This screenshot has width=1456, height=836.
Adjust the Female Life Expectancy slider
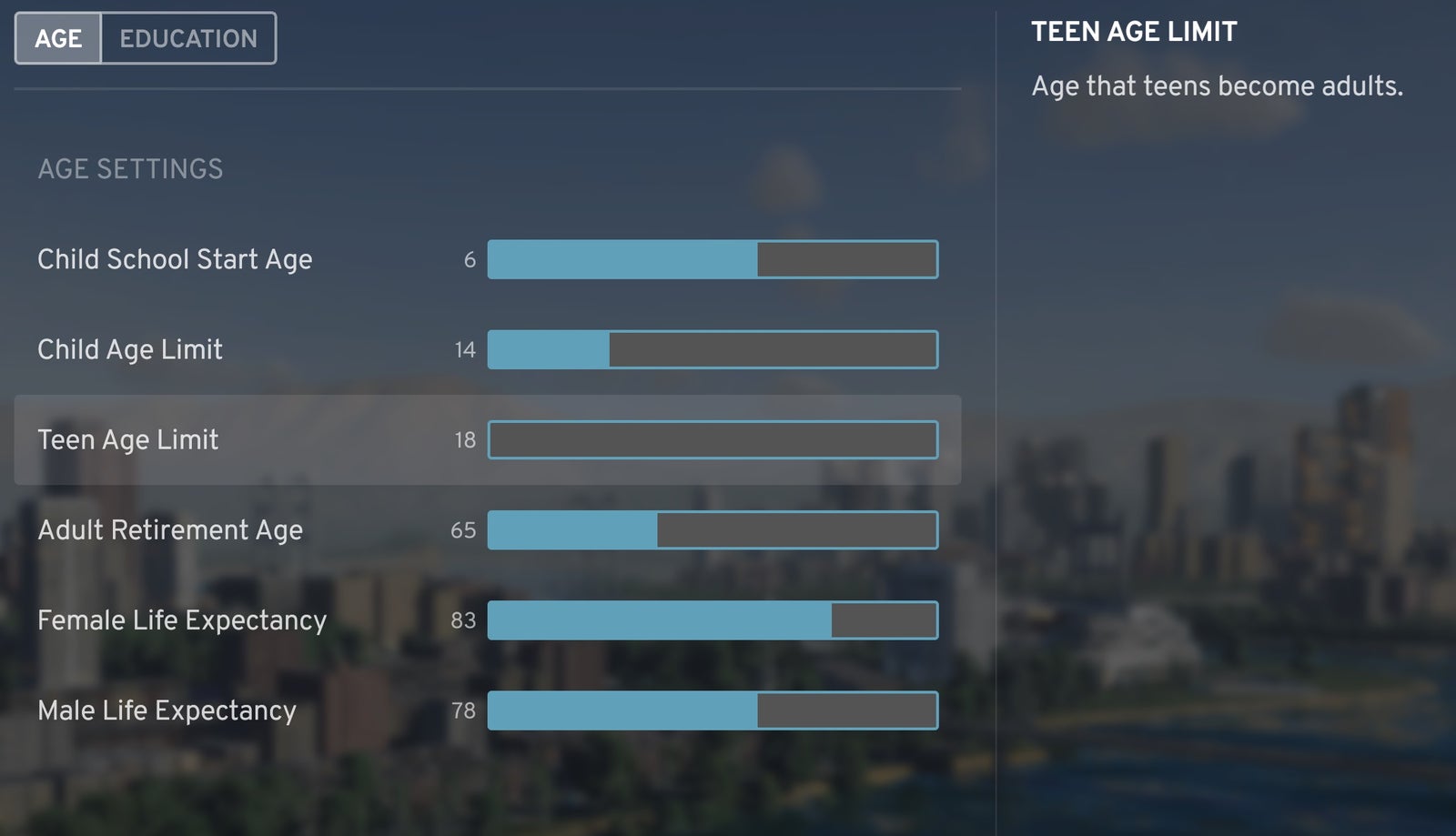pos(713,620)
